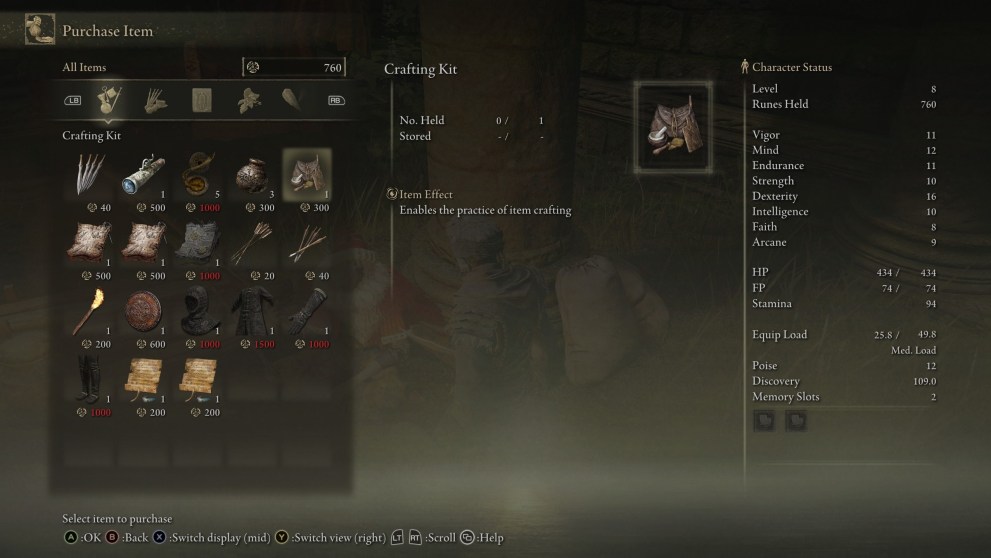Switch to the stone tablet category tab
This screenshot has width=991, height=558.
tap(201, 99)
